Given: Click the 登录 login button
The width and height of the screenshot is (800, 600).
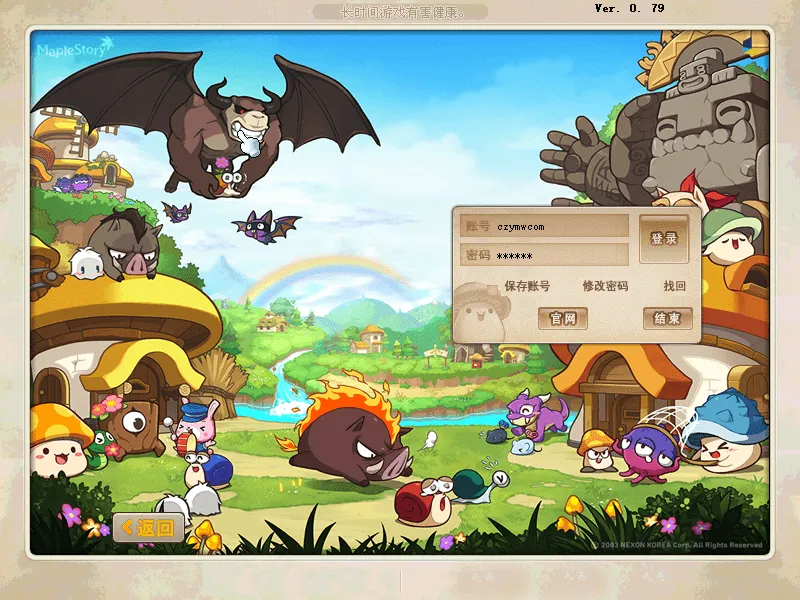Looking at the screenshot, I should 664,239.
